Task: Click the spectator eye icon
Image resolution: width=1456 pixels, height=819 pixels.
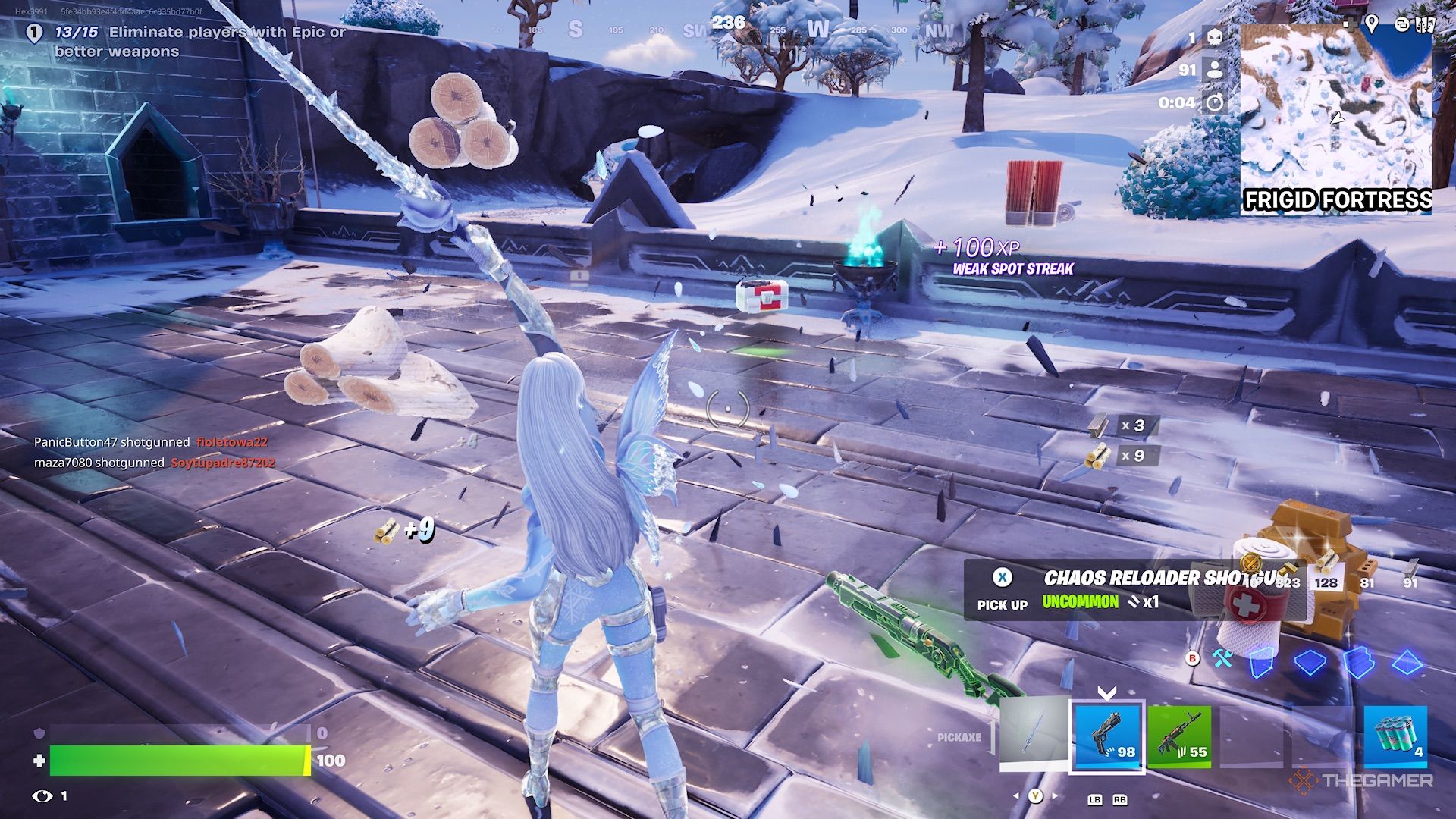Action: tap(42, 795)
